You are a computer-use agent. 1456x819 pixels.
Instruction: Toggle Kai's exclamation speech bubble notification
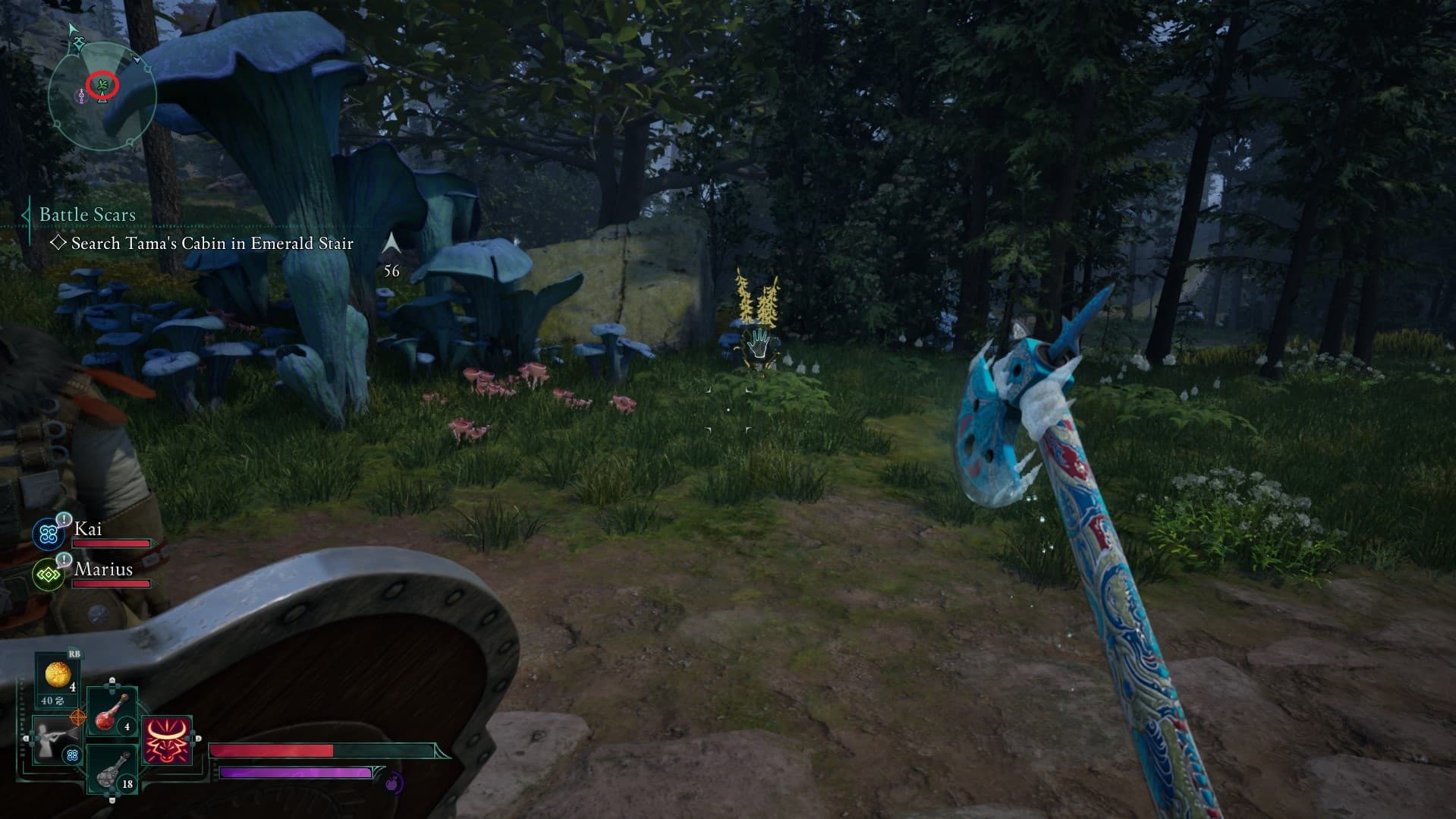63,519
